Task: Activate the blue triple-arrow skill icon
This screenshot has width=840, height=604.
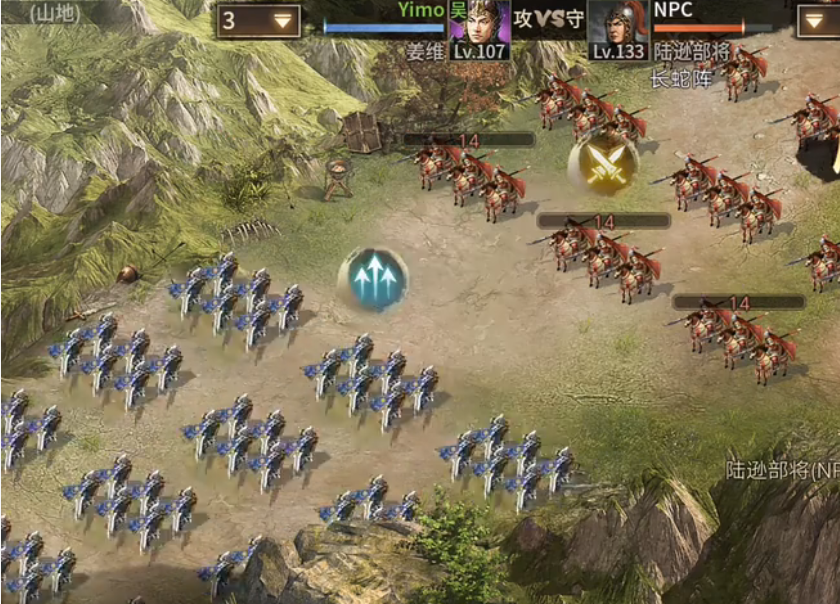Action: 374,278
